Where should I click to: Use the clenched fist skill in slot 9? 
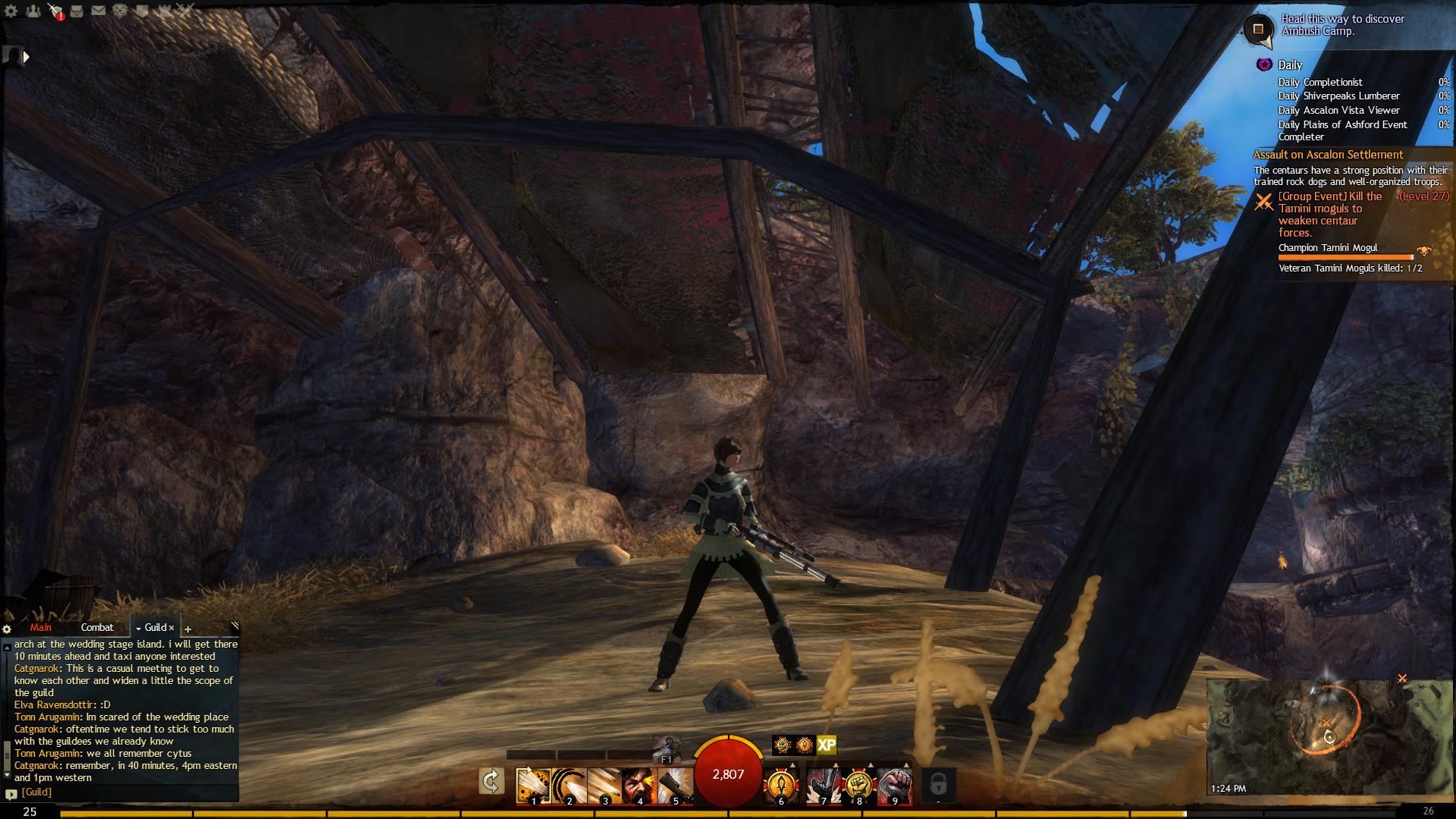coord(895,785)
